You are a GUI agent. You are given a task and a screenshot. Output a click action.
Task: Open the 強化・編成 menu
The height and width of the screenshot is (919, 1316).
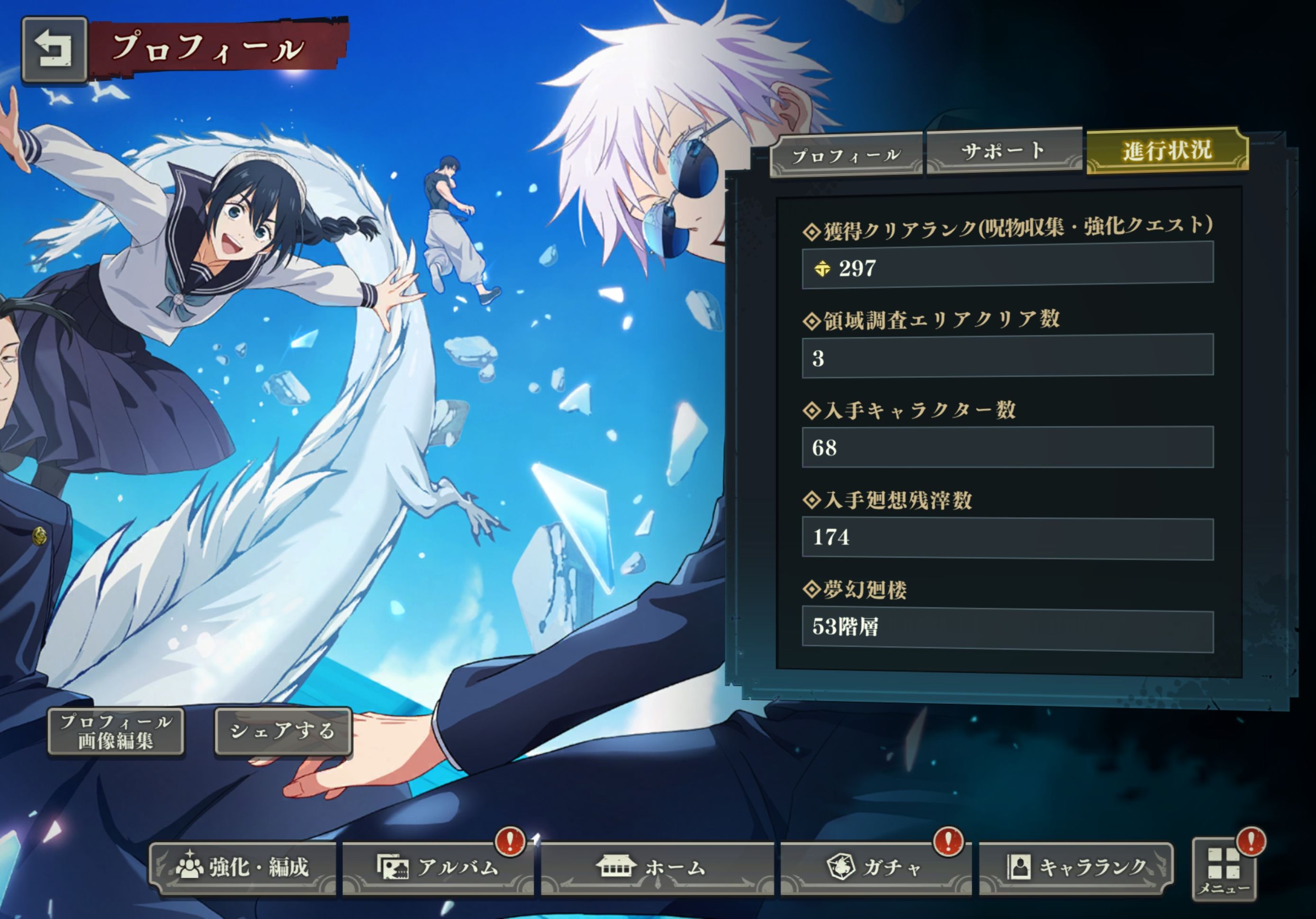click(x=243, y=867)
